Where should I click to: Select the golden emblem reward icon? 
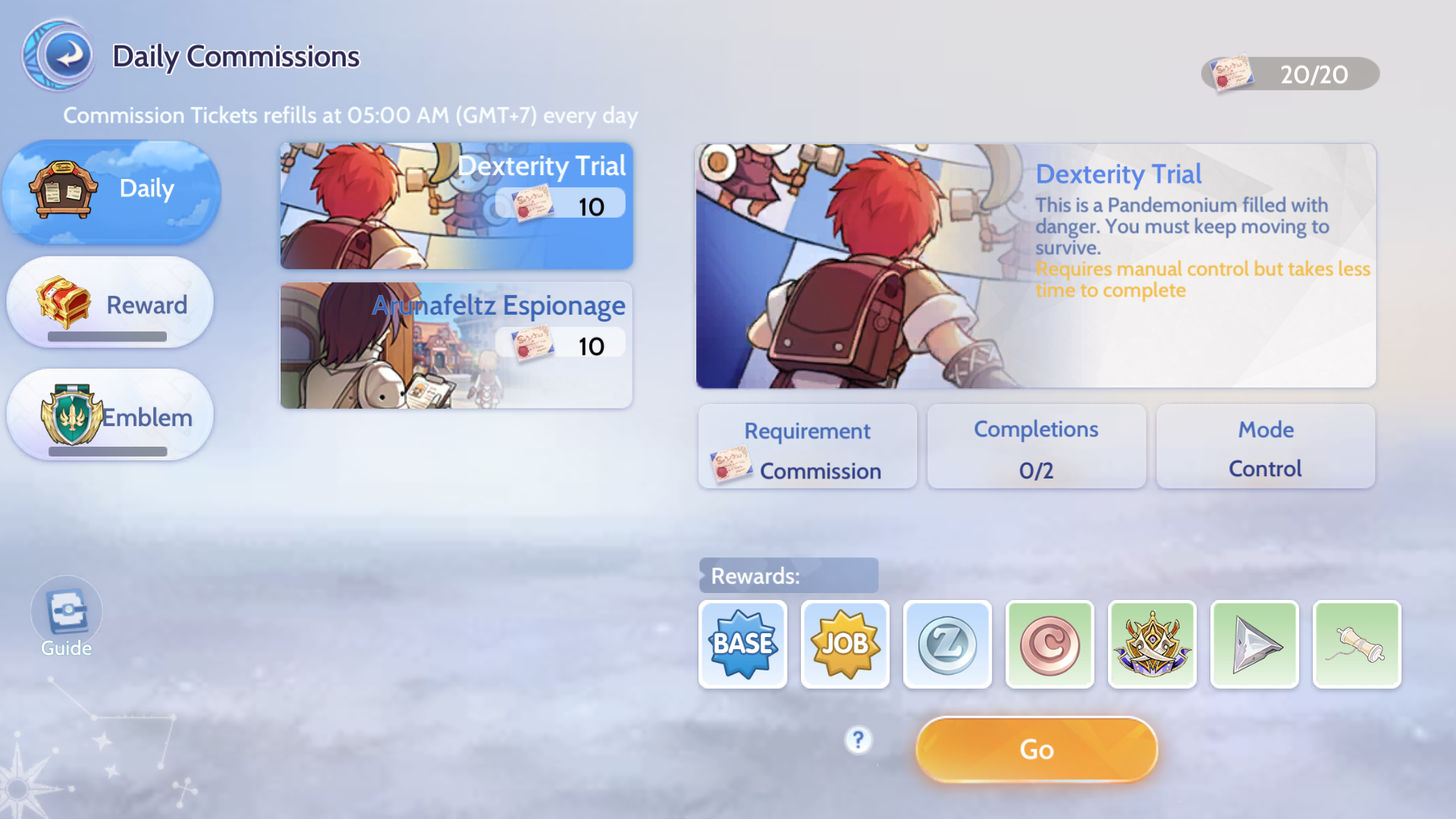(1152, 644)
